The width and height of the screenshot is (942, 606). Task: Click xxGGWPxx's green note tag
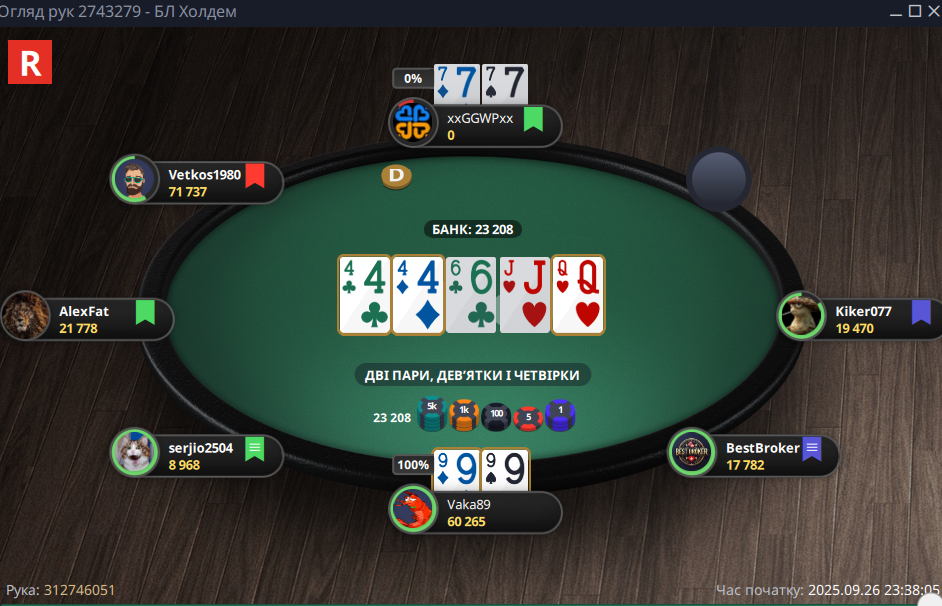(533, 120)
